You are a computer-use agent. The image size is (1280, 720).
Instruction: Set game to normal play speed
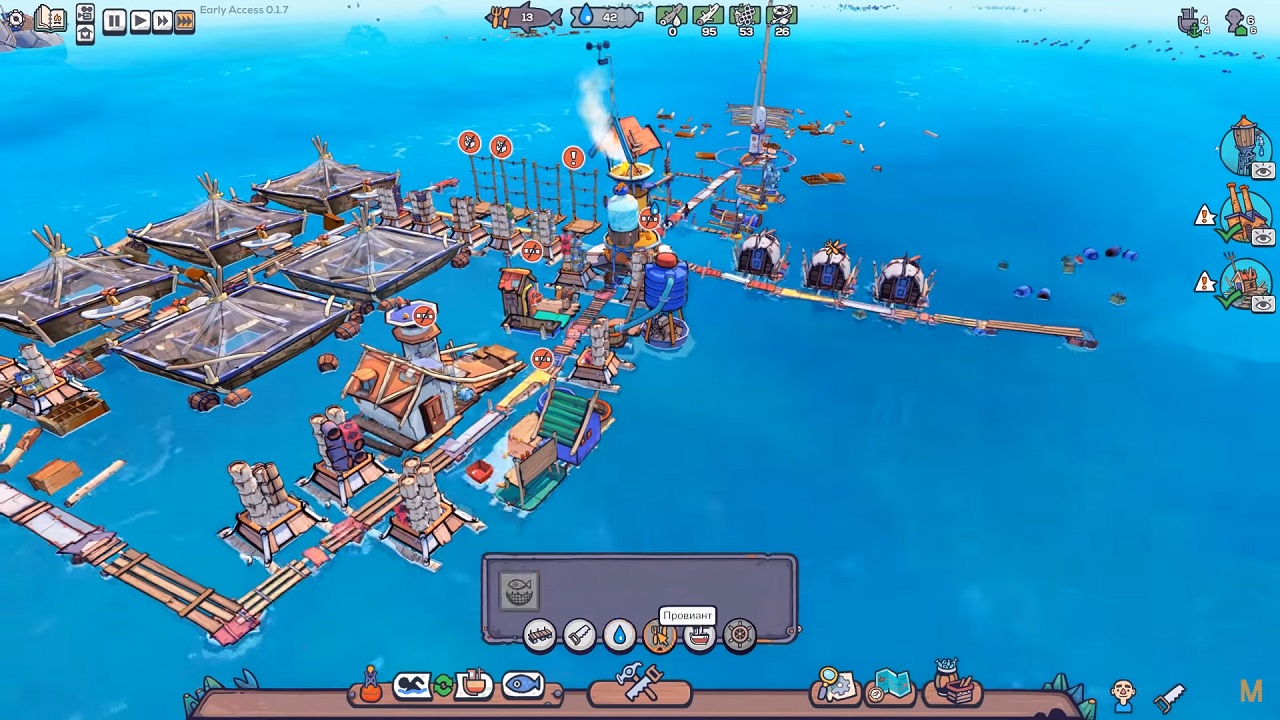pos(139,20)
